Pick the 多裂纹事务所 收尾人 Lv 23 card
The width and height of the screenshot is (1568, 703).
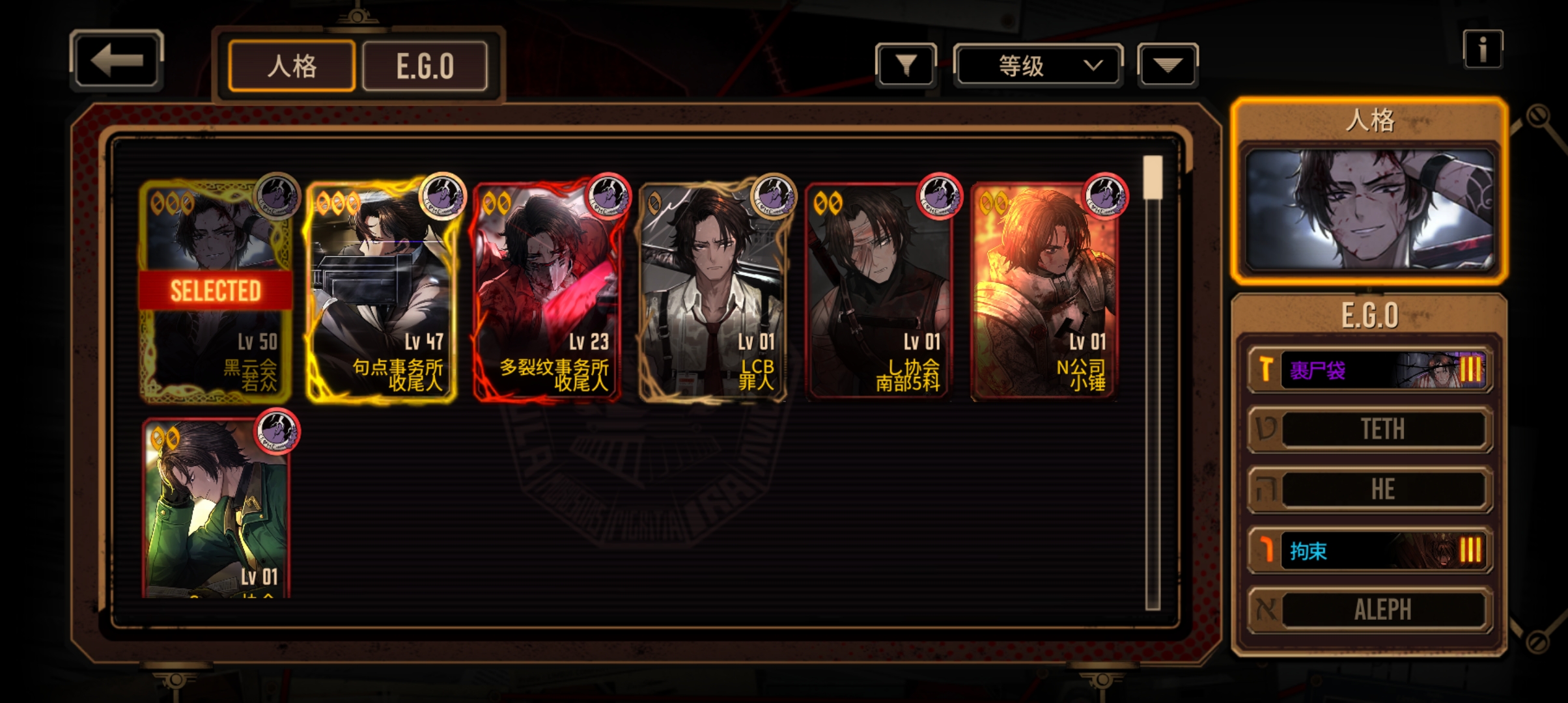547,291
